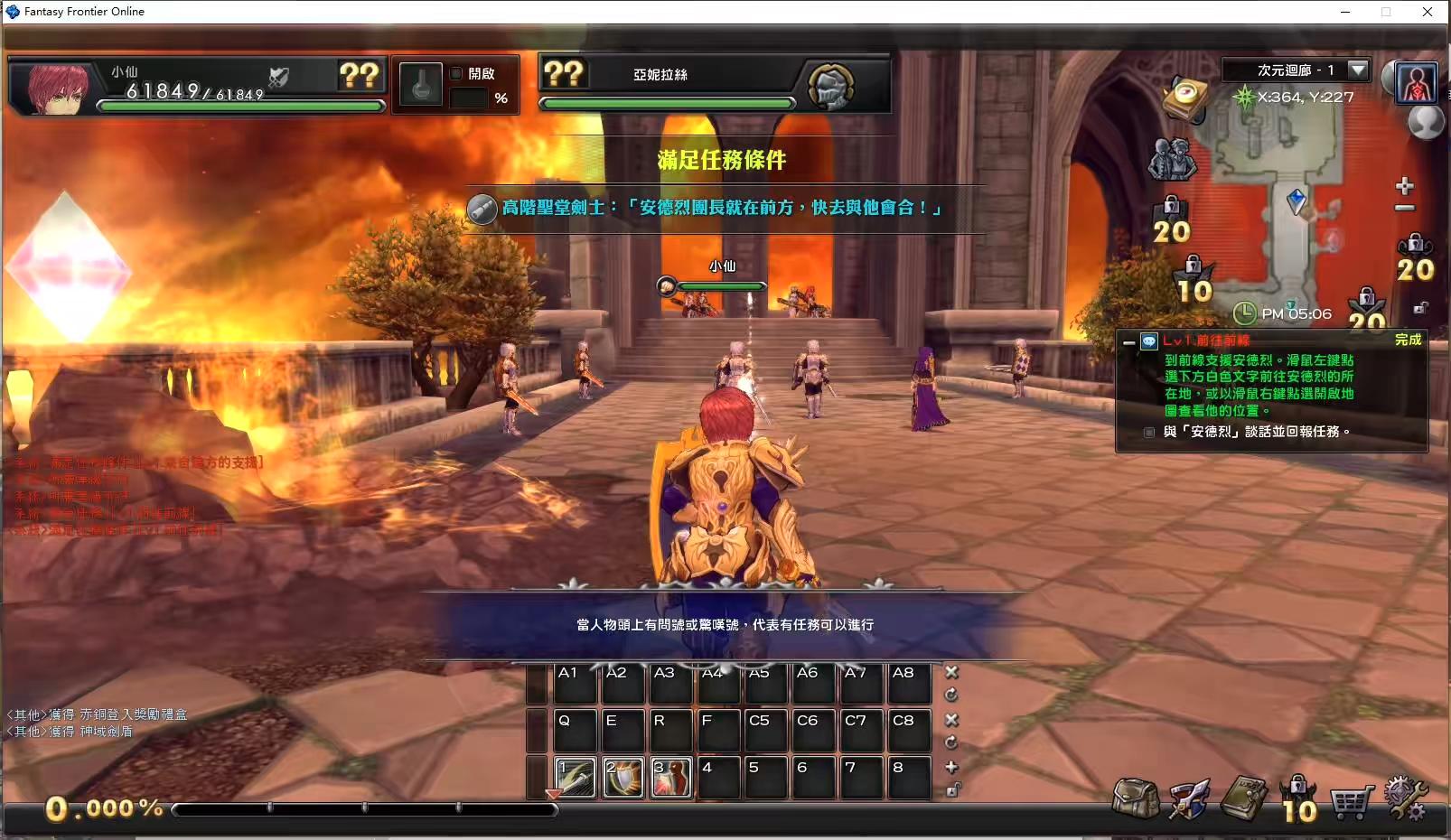Image resolution: width=1451 pixels, height=840 pixels.
Task: Open the adventure guide compass book near minimap
Action: (1185, 98)
